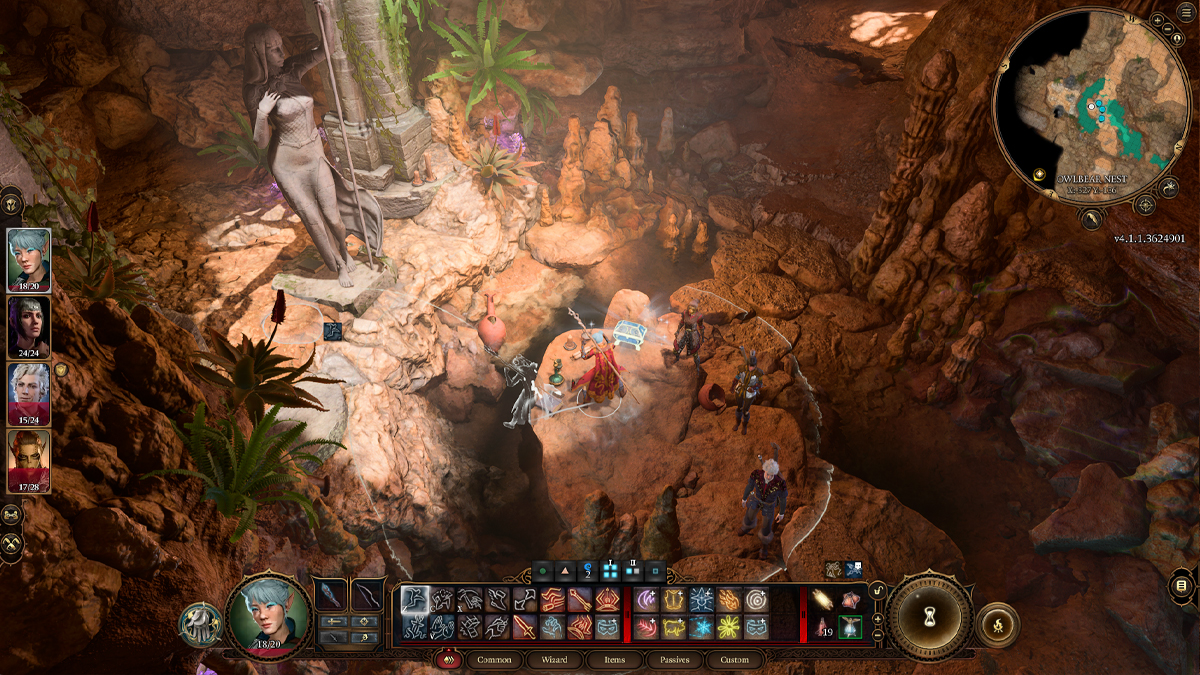This screenshot has width=1200, height=675.
Task: Open the Items hotbar tab
Action: [613, 660]
